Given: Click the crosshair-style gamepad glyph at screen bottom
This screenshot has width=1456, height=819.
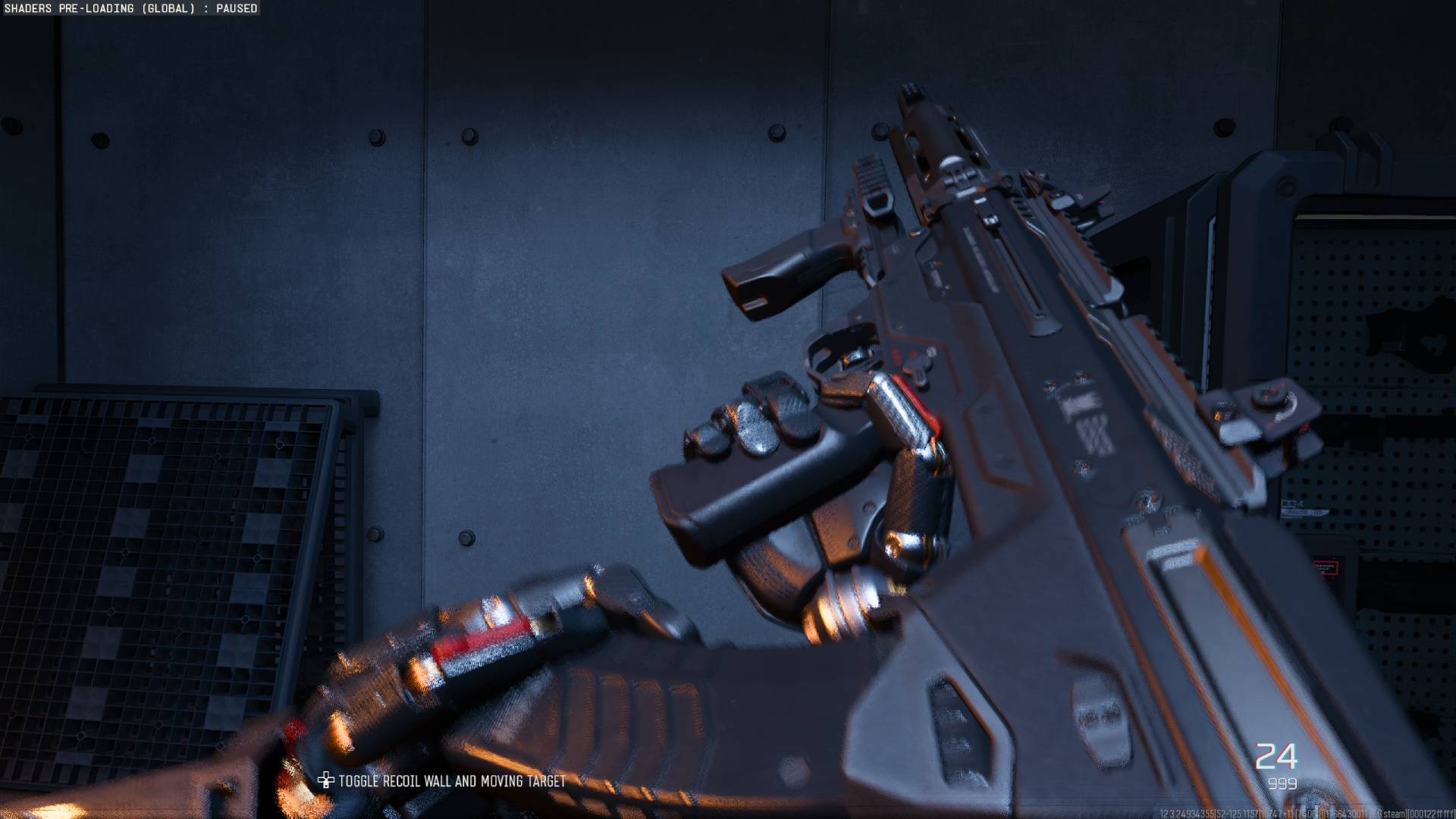Looking at the screenshot, I should (x=326, y=780).
